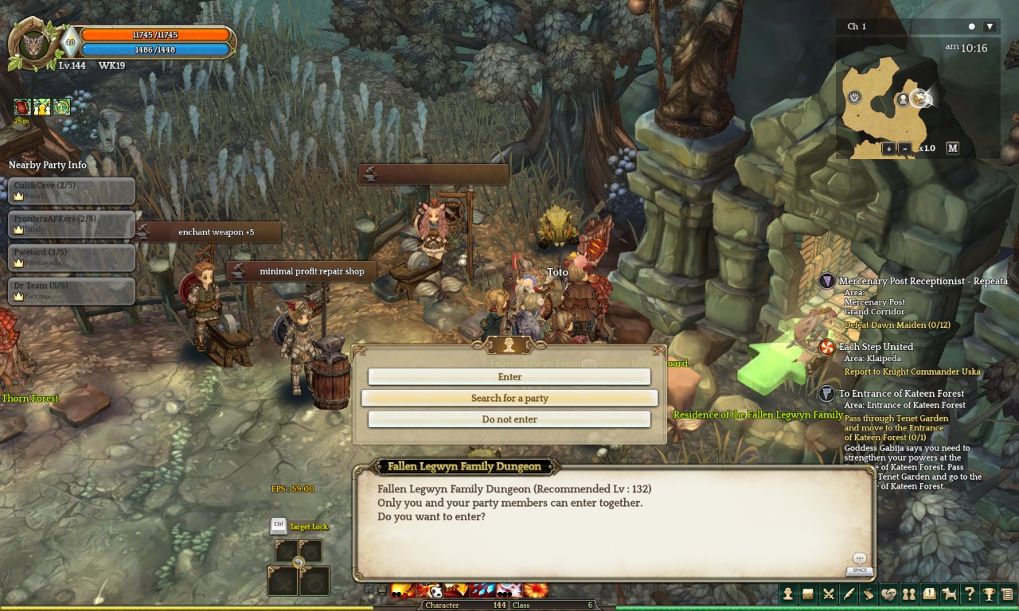Pick the Pwetard nearby party row
This screenshot has width=1019, height=611.
click(x=71, y=257)
